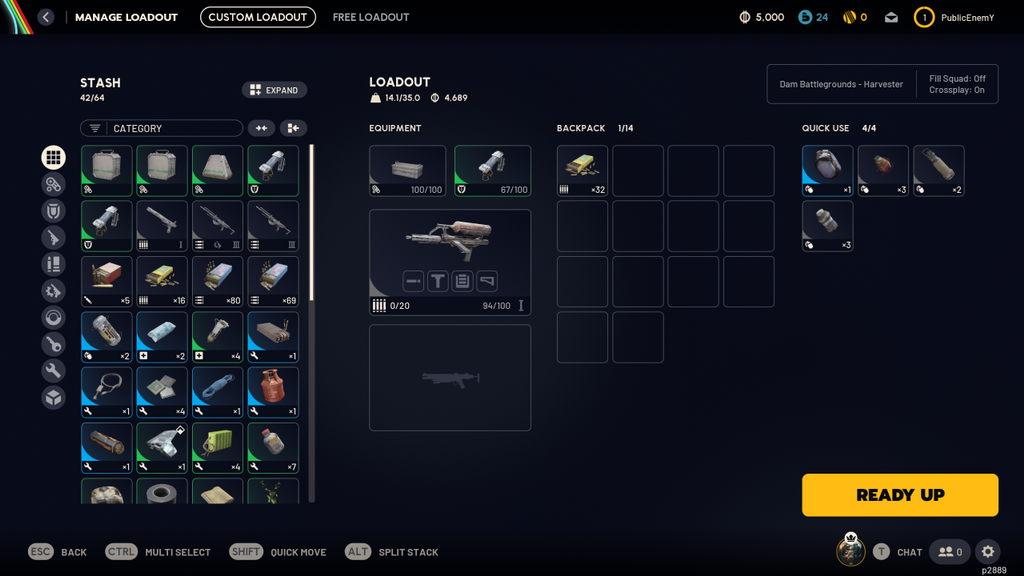
Task: Pick the ammo stack of 32 in the backpack
Action: click(x=582, y=170)
